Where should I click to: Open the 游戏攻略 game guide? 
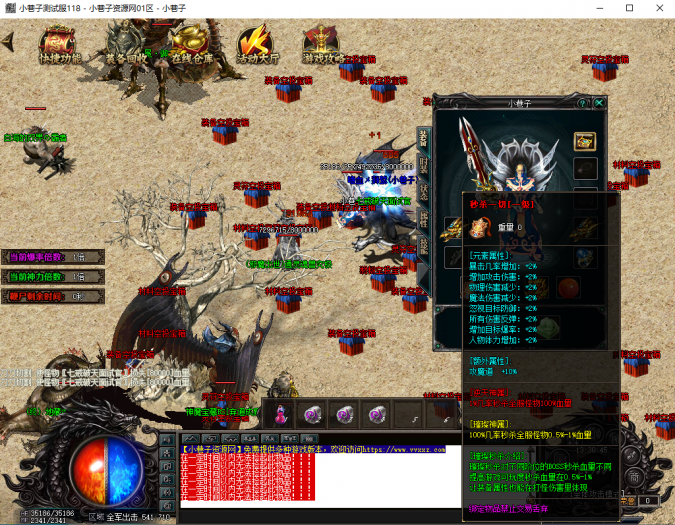[323, 47]
